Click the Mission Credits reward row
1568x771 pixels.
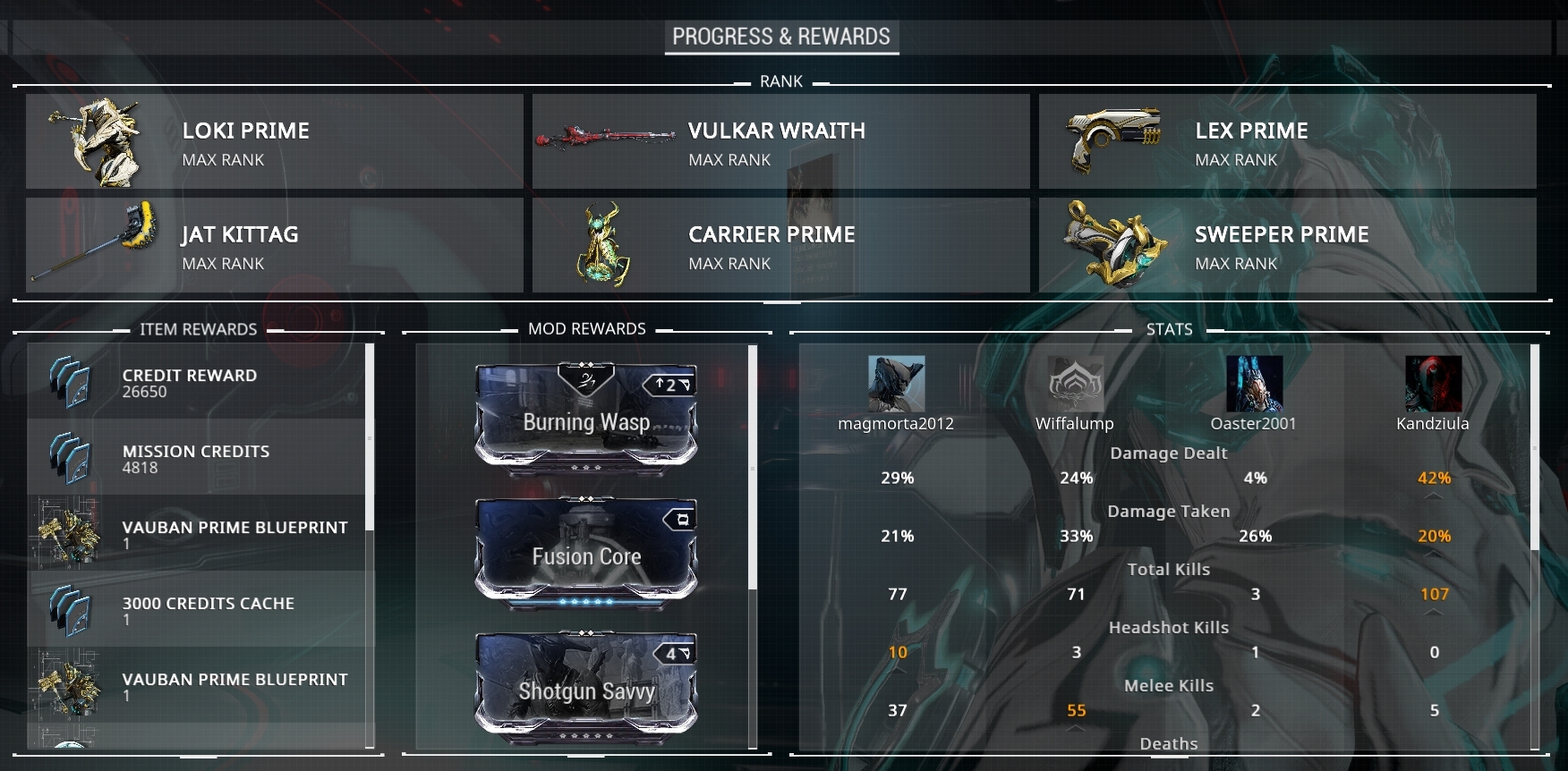[x=197, y=459]
